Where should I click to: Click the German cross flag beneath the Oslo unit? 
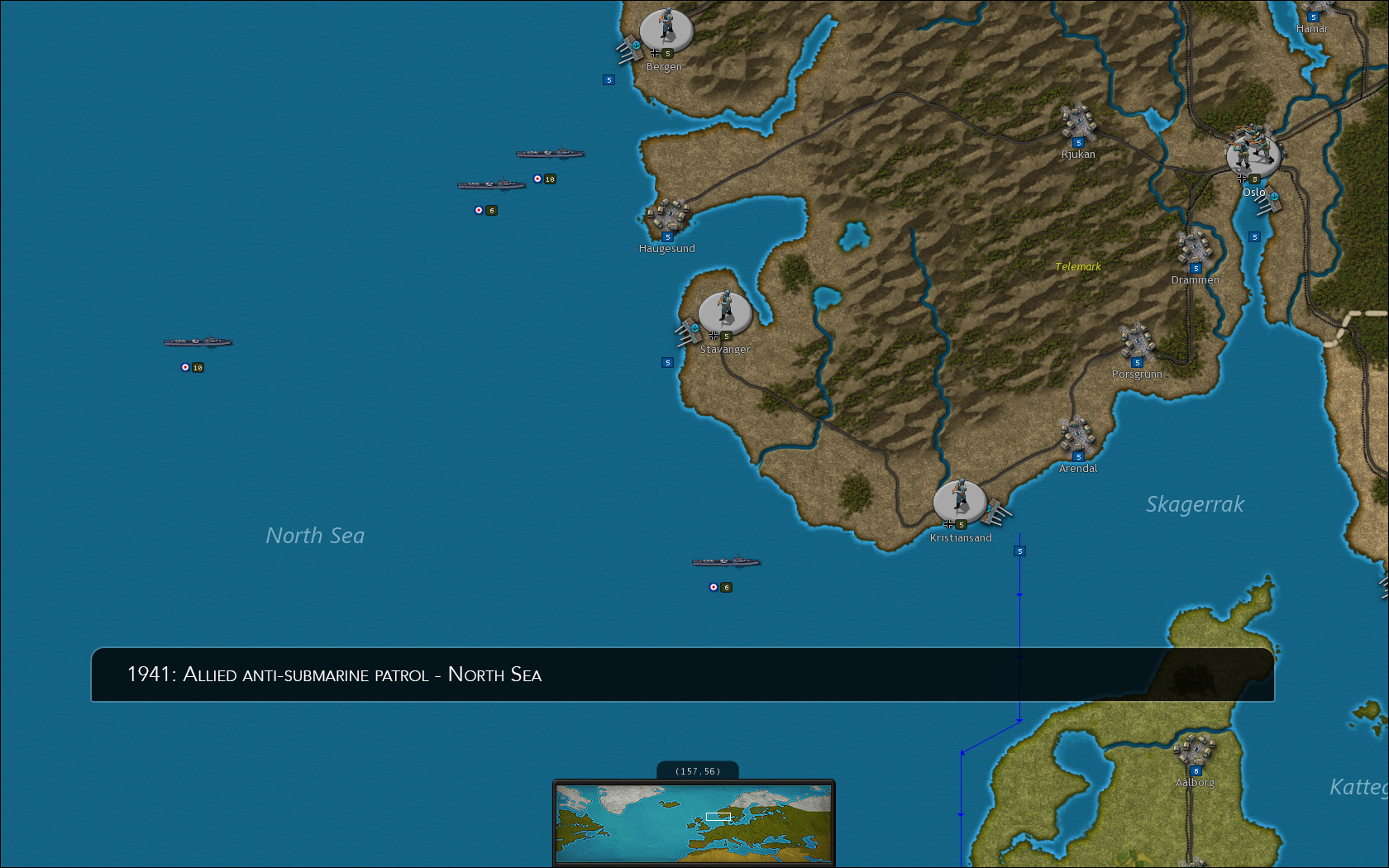coord(1242,178)
